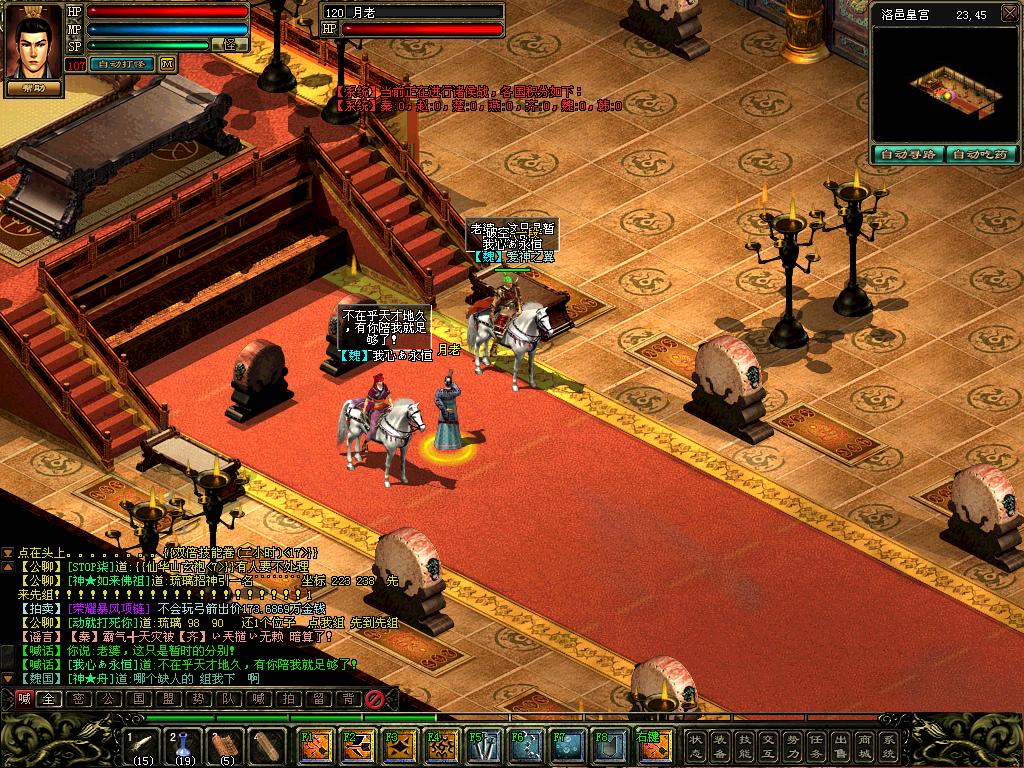Select the 右键 right-click skill slot

(x=650, y=746)
